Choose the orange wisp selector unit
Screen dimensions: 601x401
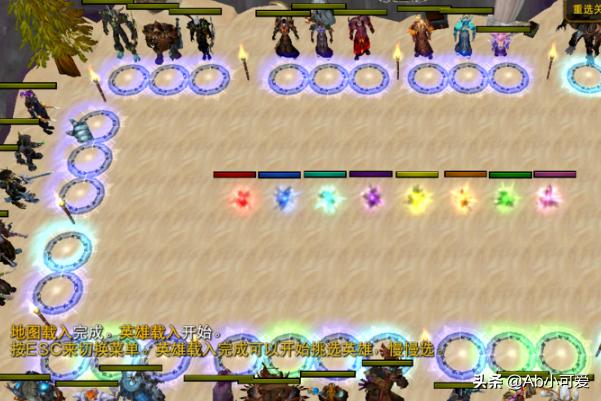[x=463, y=198]
